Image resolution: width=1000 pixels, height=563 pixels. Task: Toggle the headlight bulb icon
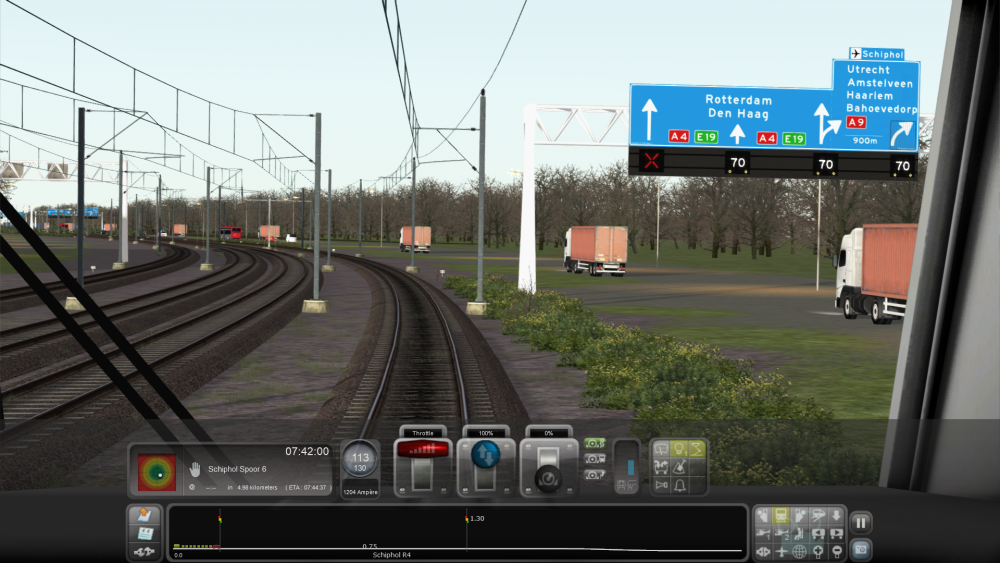click(679, 449)
